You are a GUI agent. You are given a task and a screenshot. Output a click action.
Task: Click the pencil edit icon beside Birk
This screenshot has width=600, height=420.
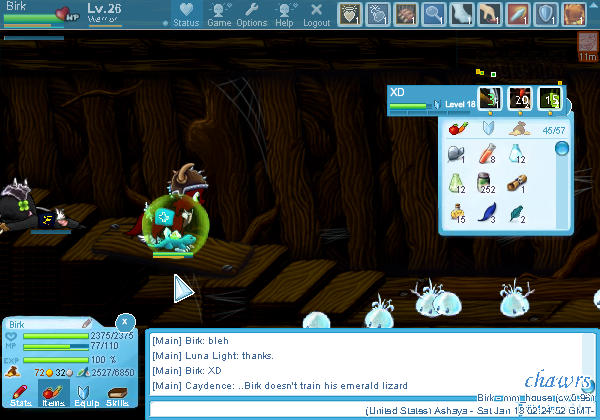[87, 324]
